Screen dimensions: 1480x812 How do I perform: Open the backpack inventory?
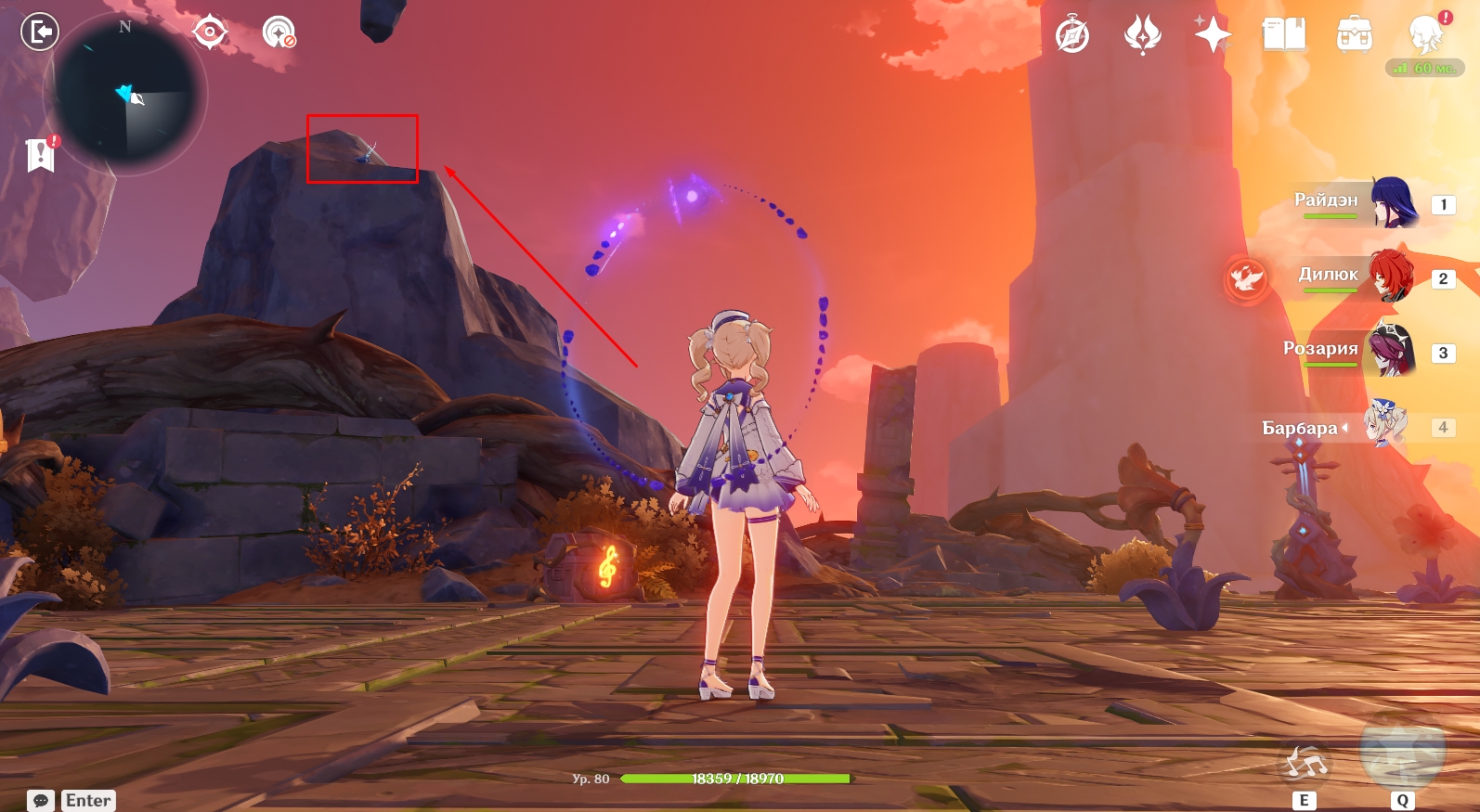[x=1355, y=35]
